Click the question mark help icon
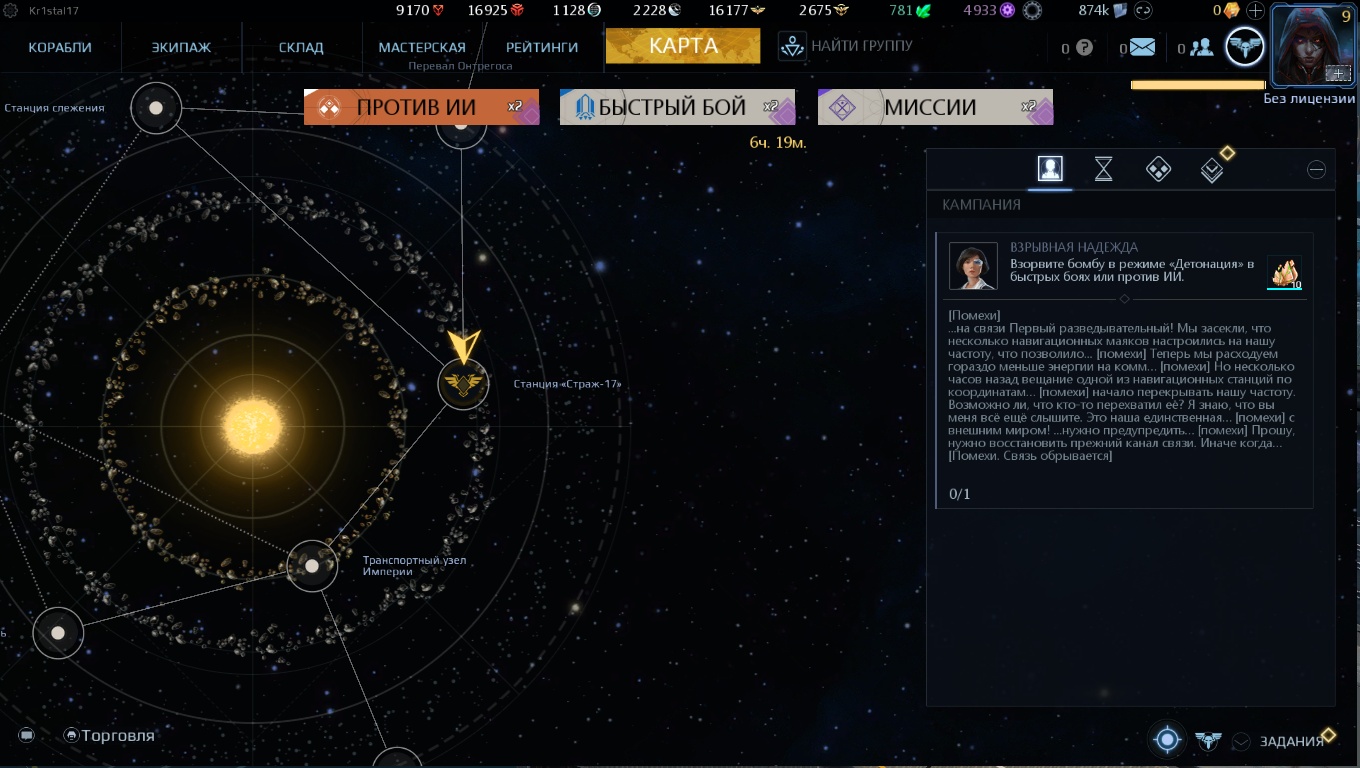The image size is (1360, 768). (1084, 47)
